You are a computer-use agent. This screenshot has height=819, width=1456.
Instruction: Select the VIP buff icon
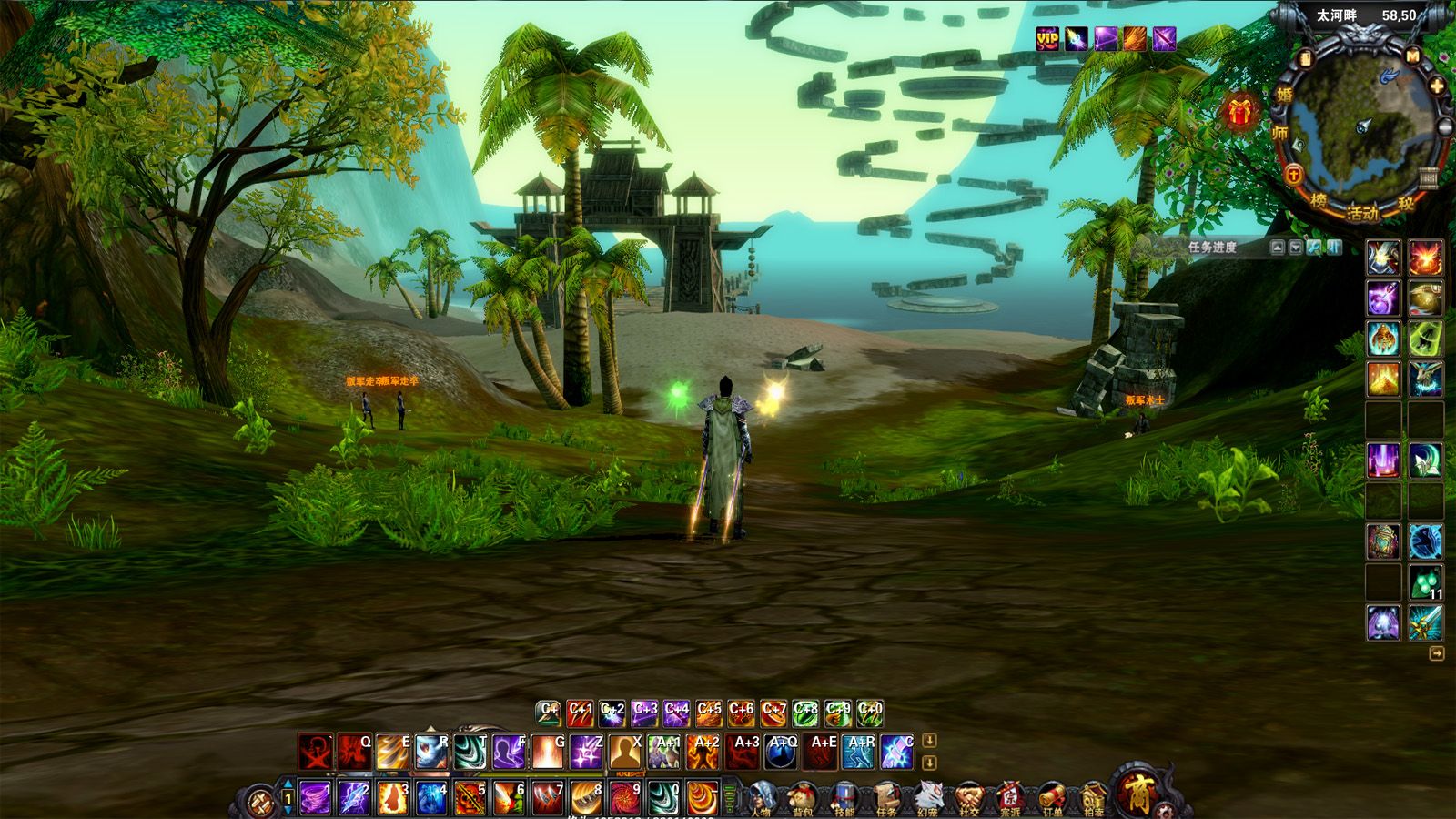coord(1047,38)
